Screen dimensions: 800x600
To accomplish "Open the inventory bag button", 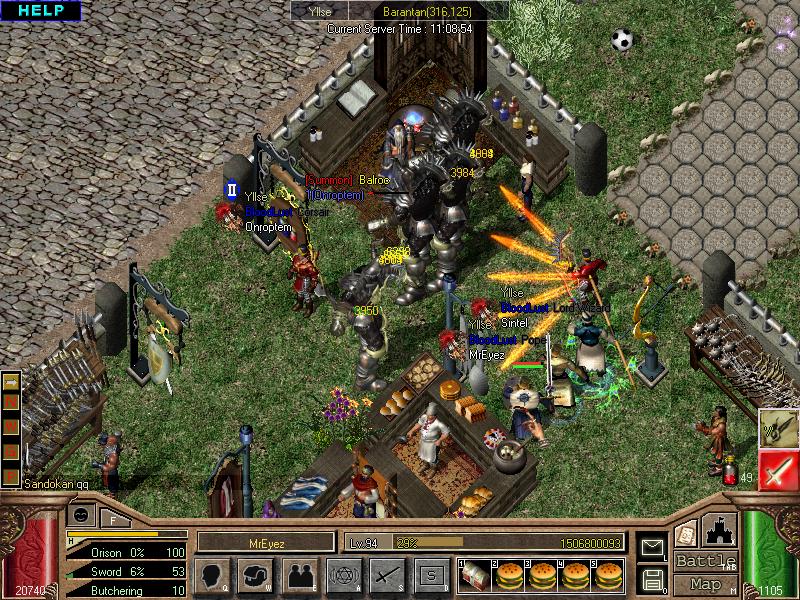I will click(x=254, y=575).
